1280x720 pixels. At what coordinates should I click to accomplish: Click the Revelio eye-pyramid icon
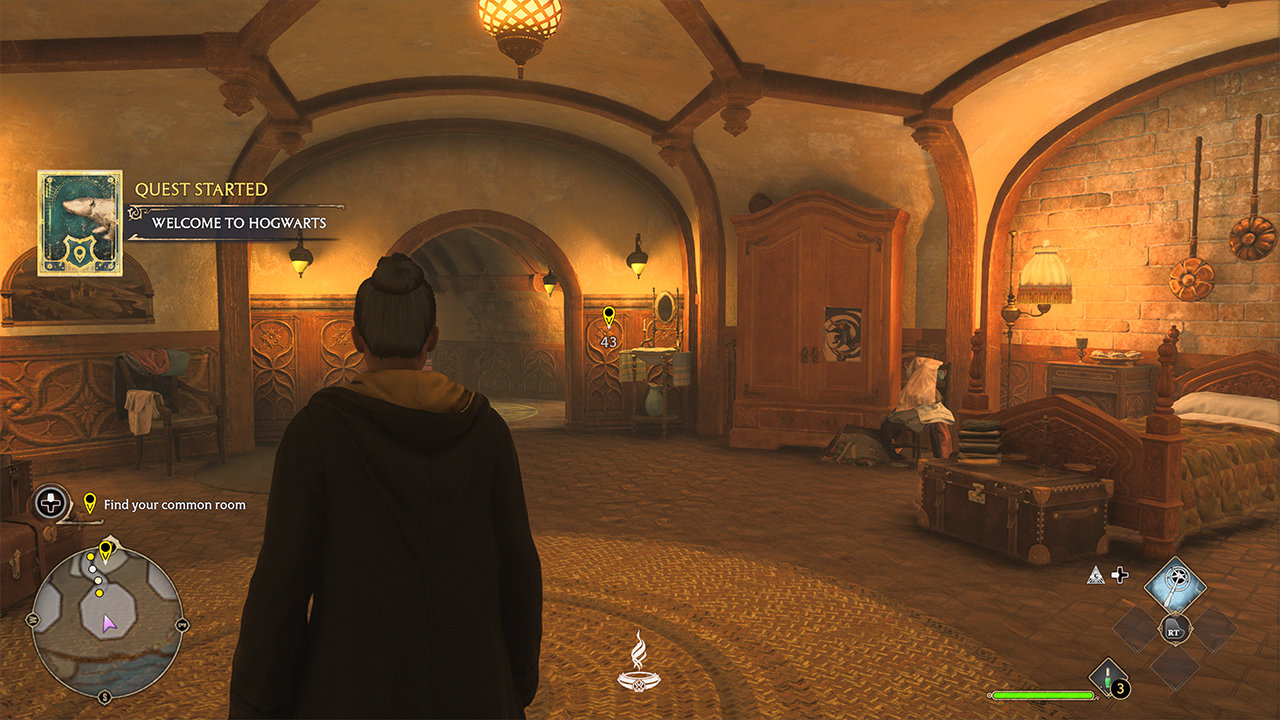[x=1097, y=575]
